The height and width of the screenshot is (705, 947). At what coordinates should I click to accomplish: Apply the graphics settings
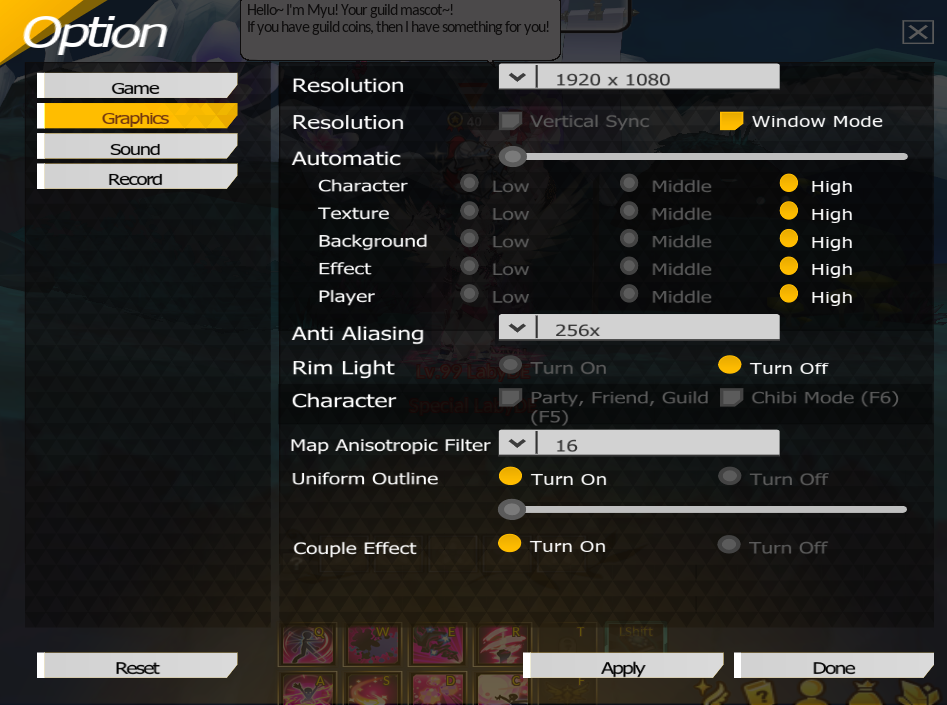click(623, 668)
